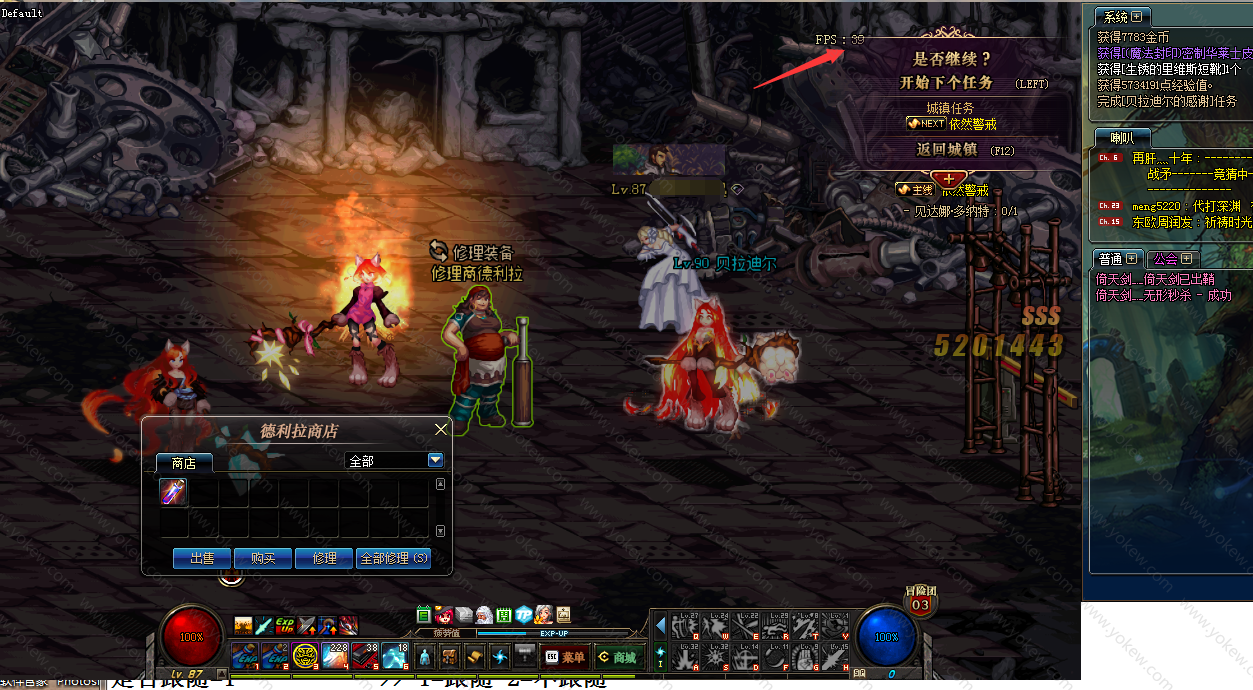The width and height of the screenshot is (1253, 690).
Task: Start next quest with 开始下个任务
Action: point(946,83)
